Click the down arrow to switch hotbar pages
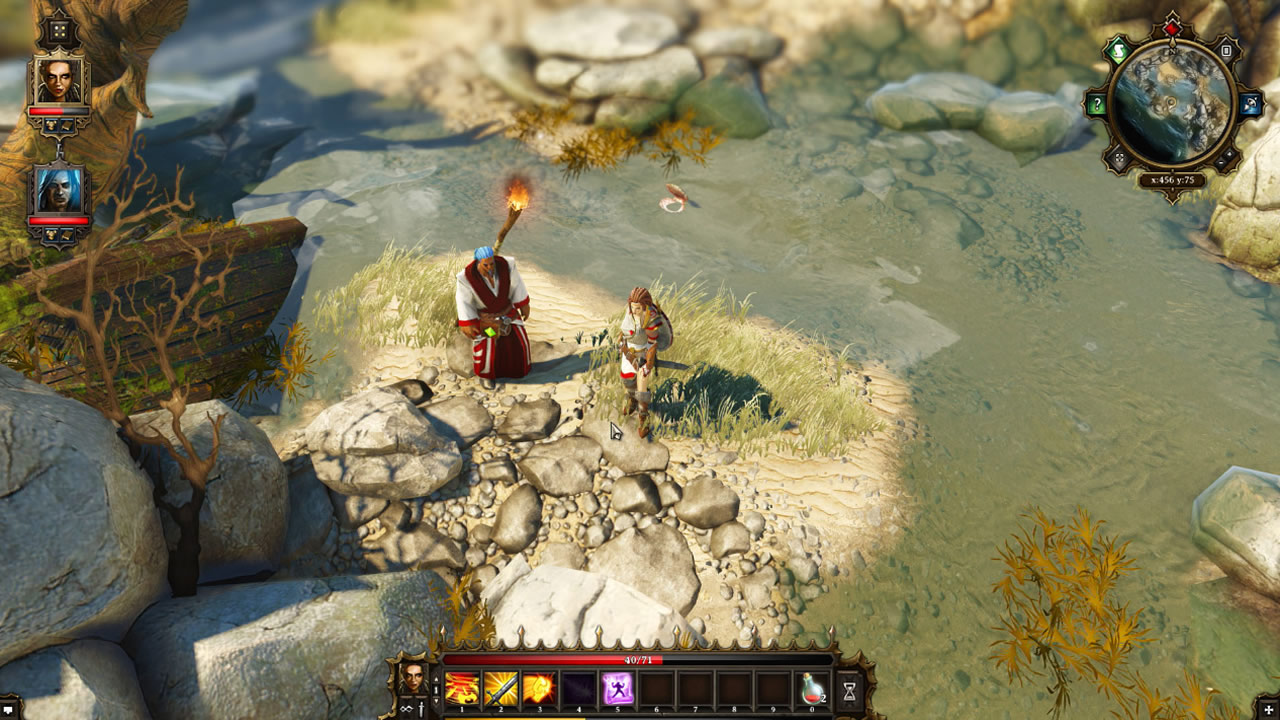 [x=437, y=702]
